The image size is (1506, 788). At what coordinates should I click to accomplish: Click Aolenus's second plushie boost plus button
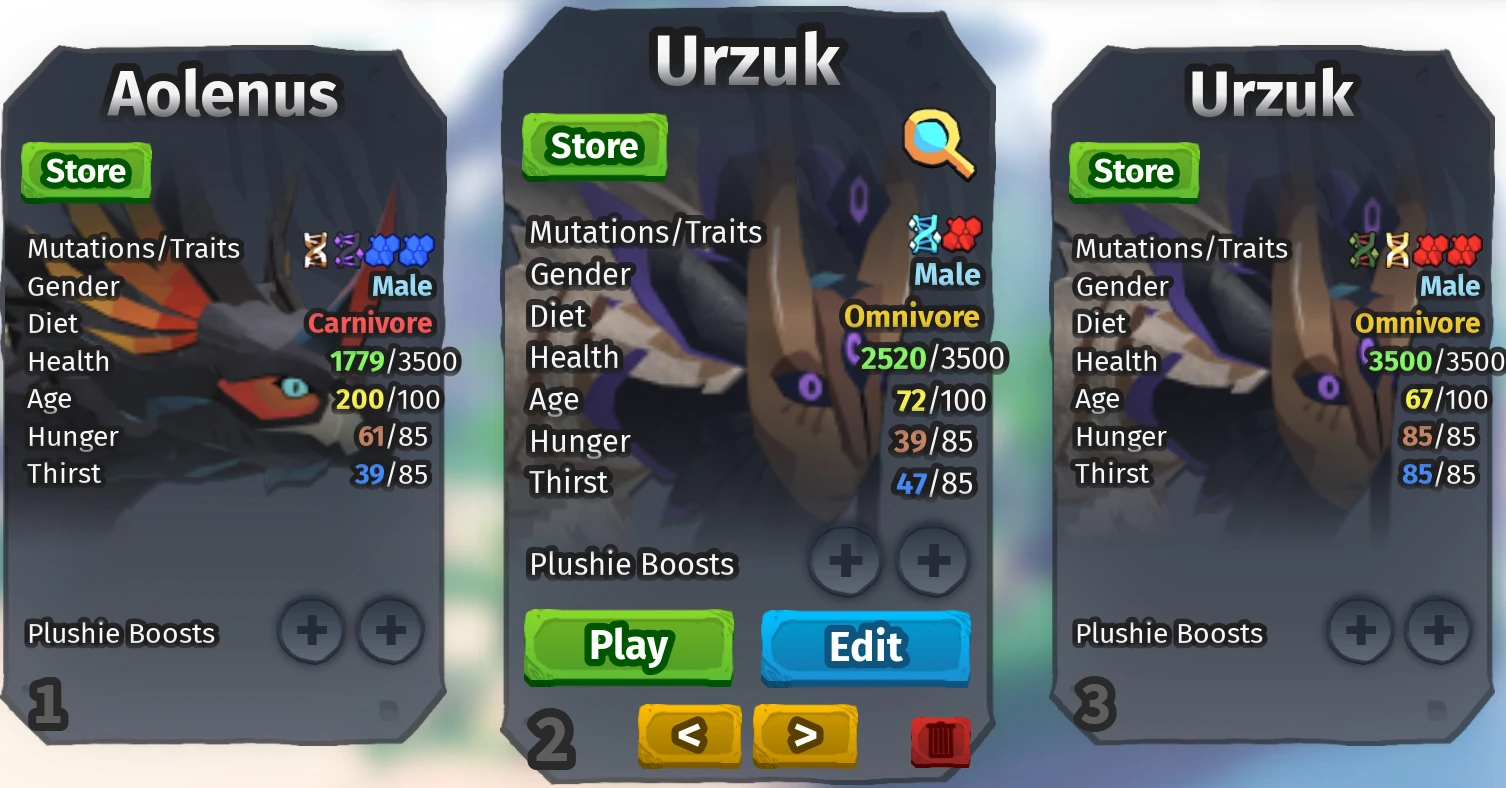click(x=390, y=631)
